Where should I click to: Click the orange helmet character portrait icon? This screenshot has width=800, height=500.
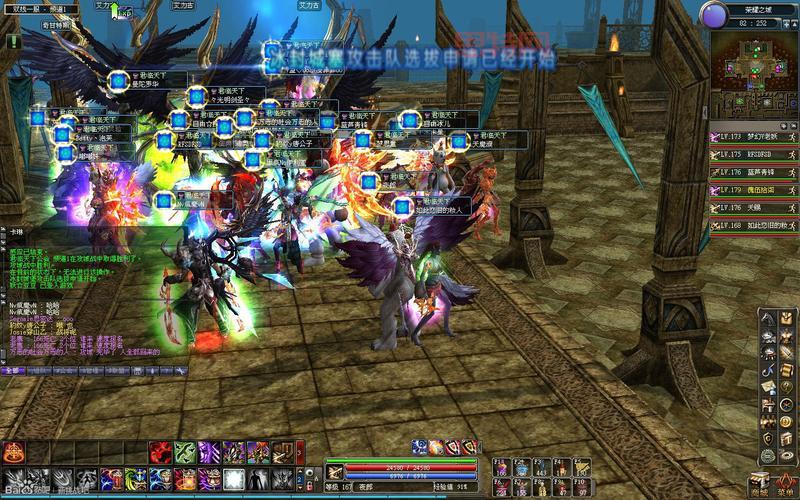[14, 452]
